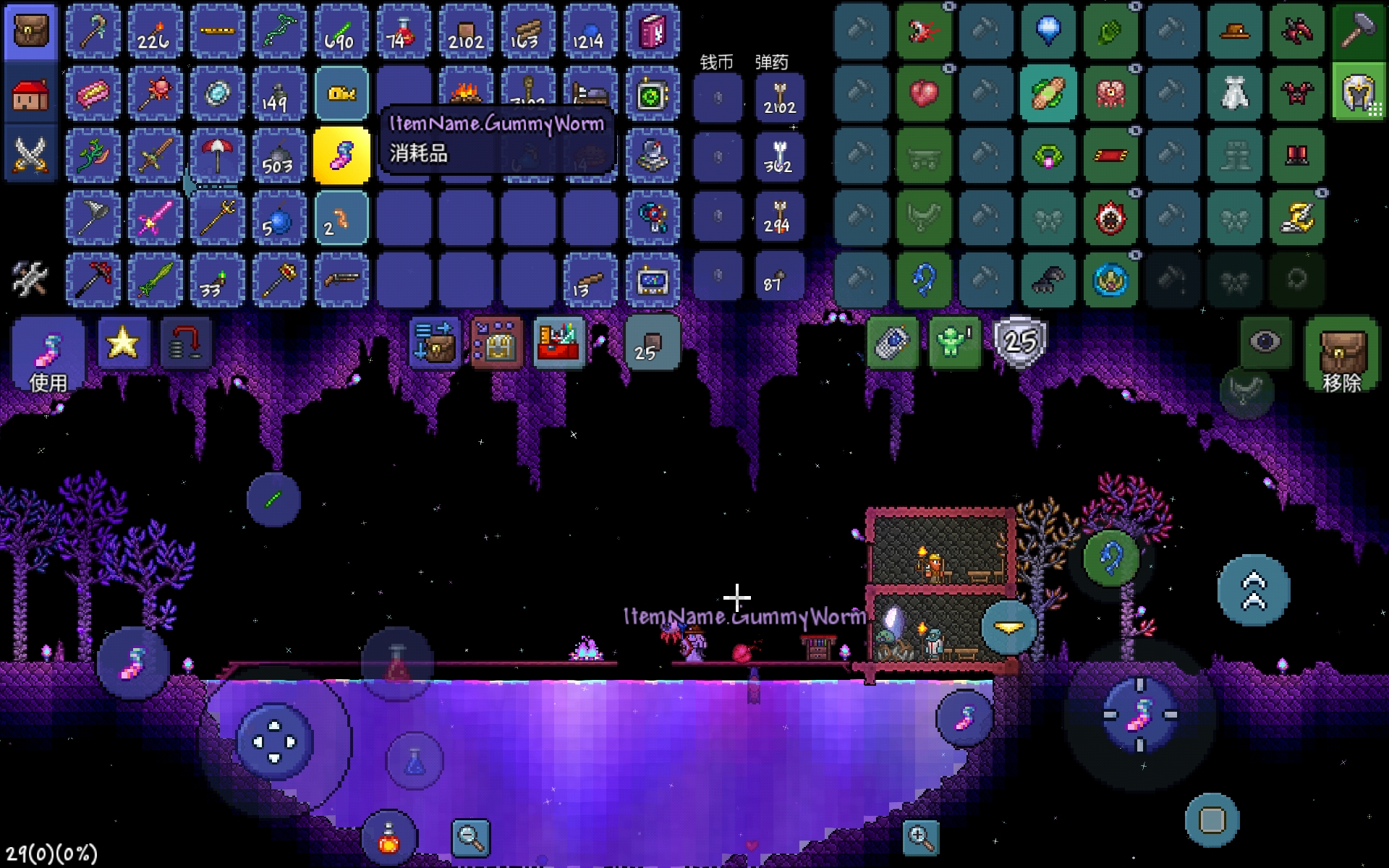This screenshot has width=1389, height=868.
Task: Zoom out with the minus magnifier
Action: coord(470,838)
